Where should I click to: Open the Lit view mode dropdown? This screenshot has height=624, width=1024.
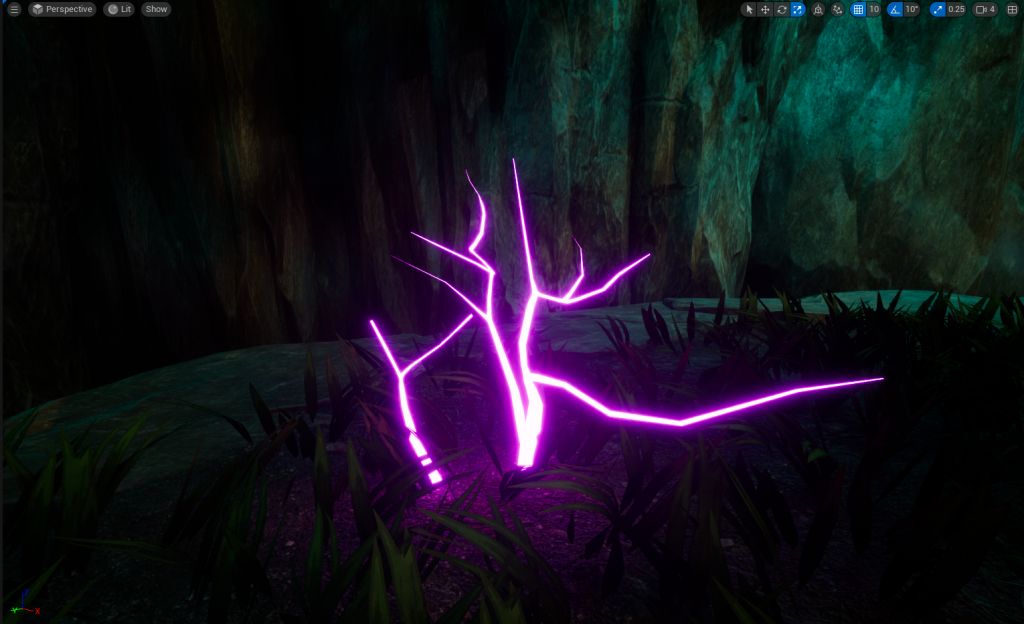tap(119, 9)
